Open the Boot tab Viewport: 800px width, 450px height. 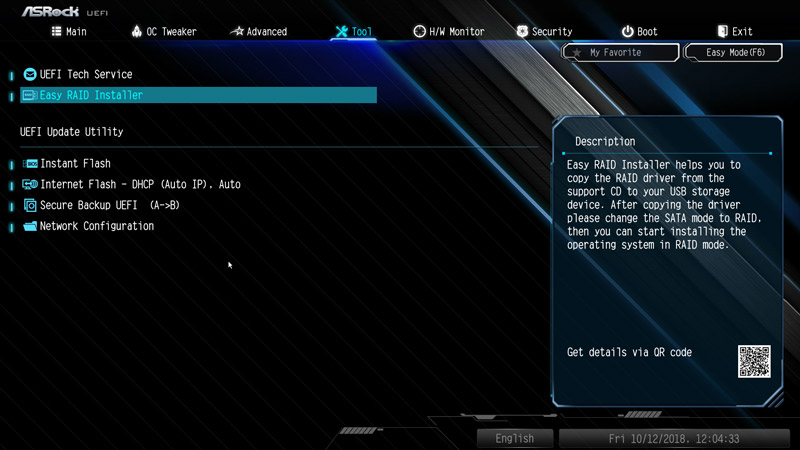[x=639, y=32]
